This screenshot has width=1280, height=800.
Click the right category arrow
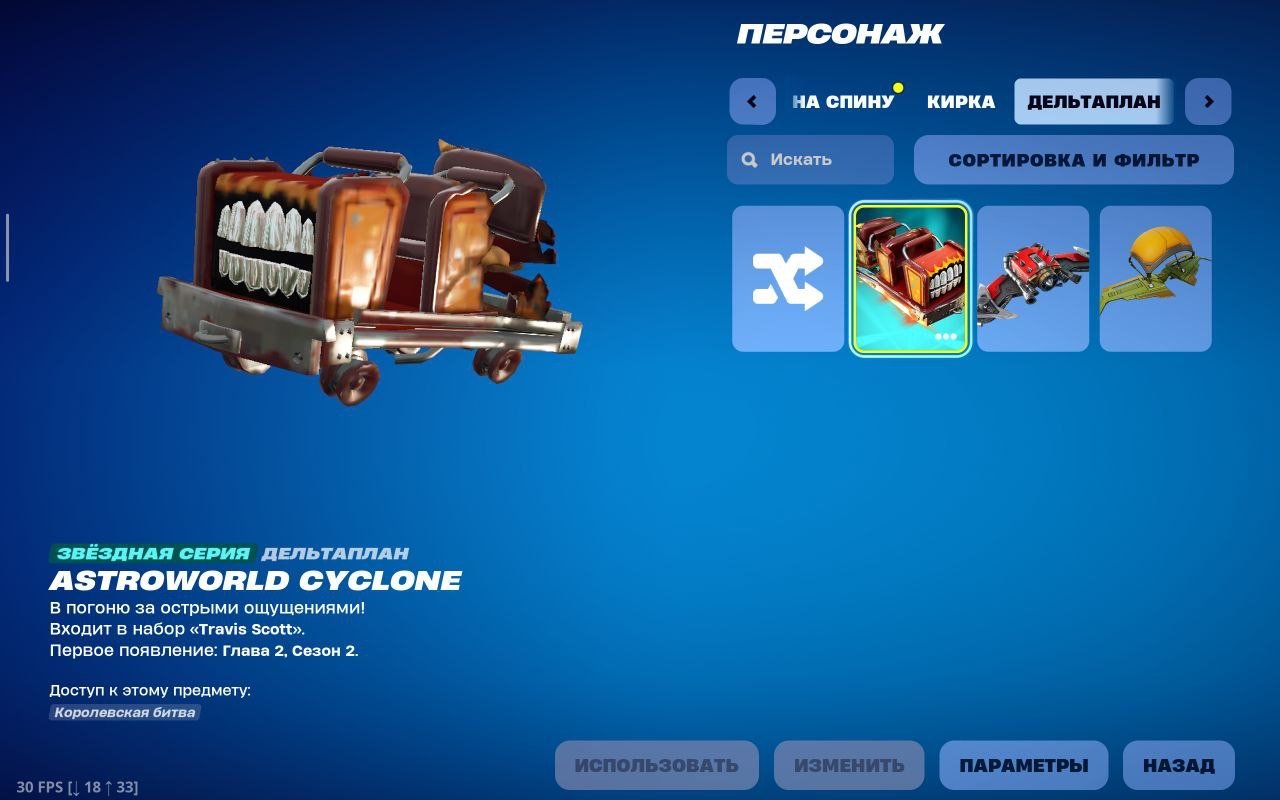[1207, 101]
